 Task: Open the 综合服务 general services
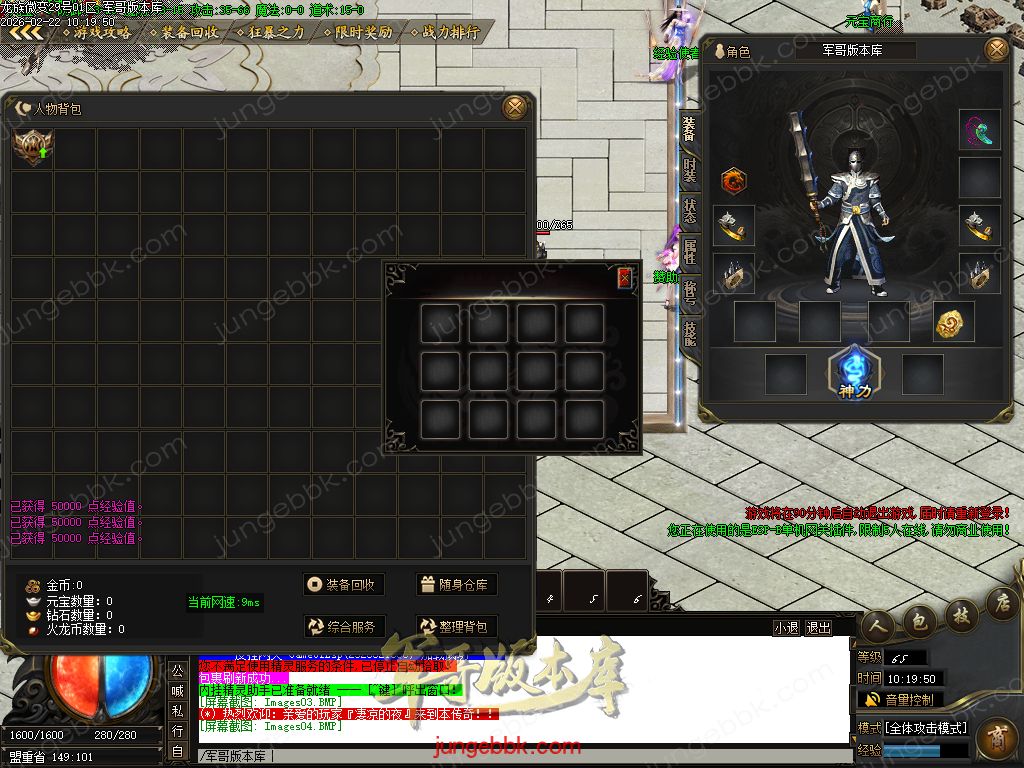(344, 627)
